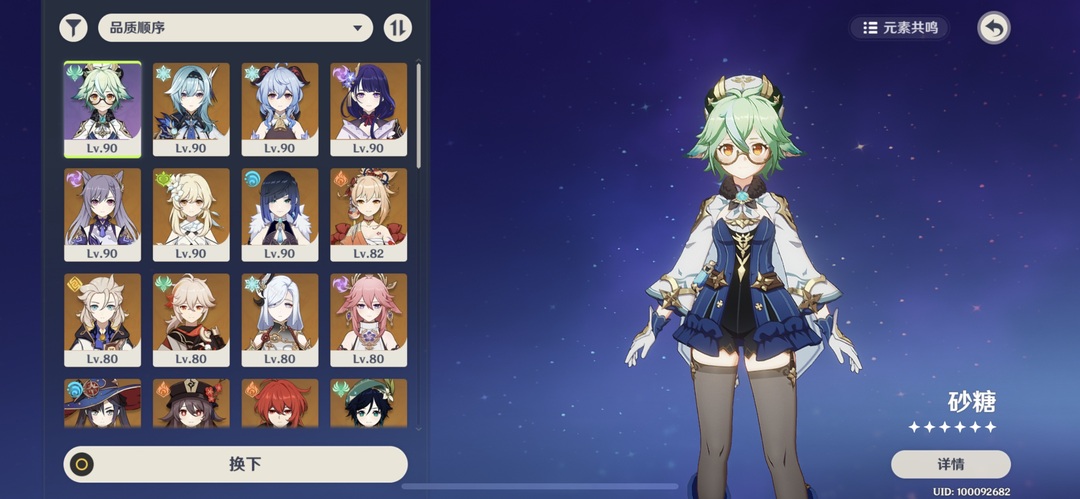Select Keqing portrait with twin buns
This screenshot has width=1080, height=499.
click(103, 214)
